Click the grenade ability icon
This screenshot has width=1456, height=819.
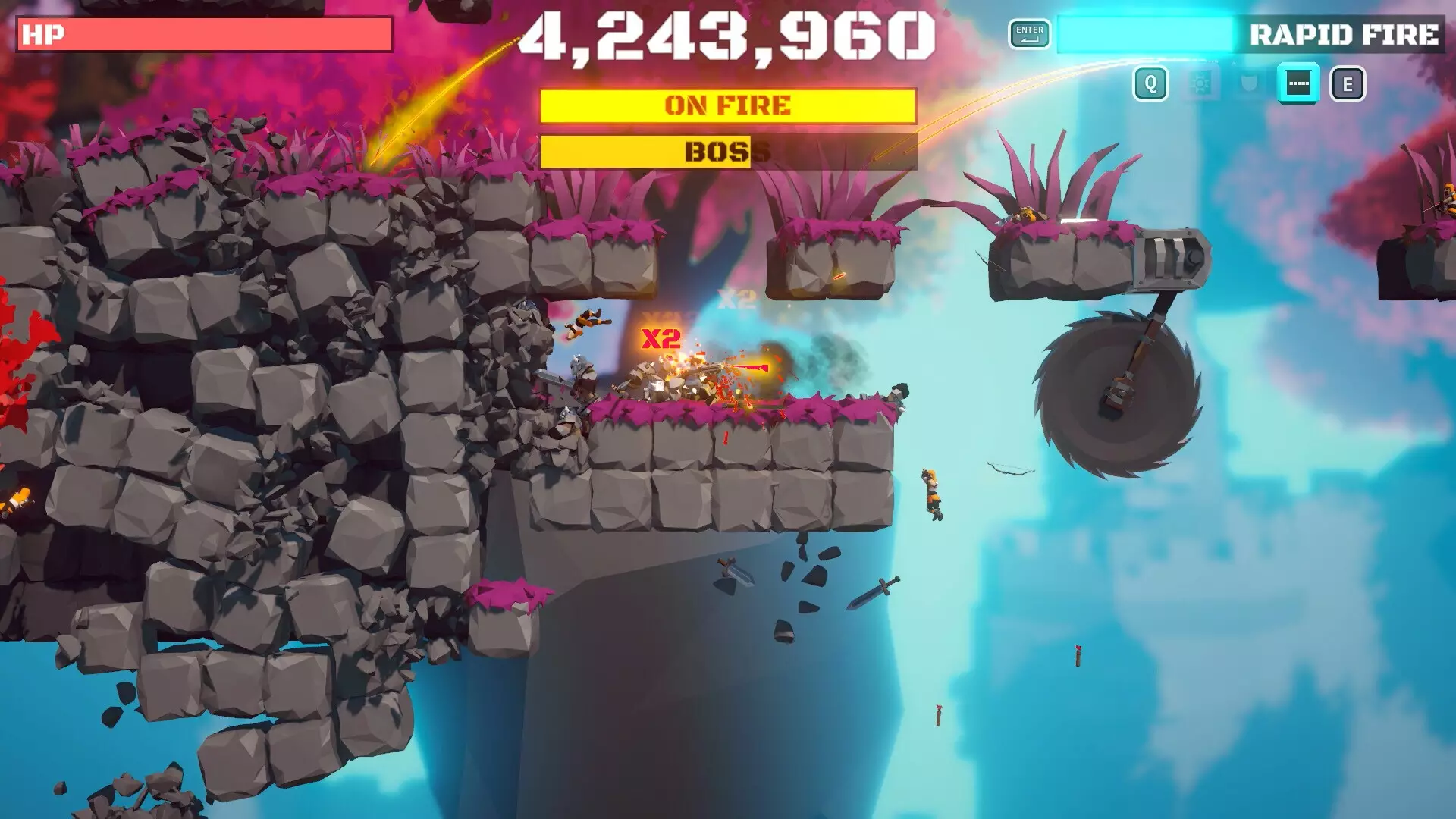[x=1200, y=83]
